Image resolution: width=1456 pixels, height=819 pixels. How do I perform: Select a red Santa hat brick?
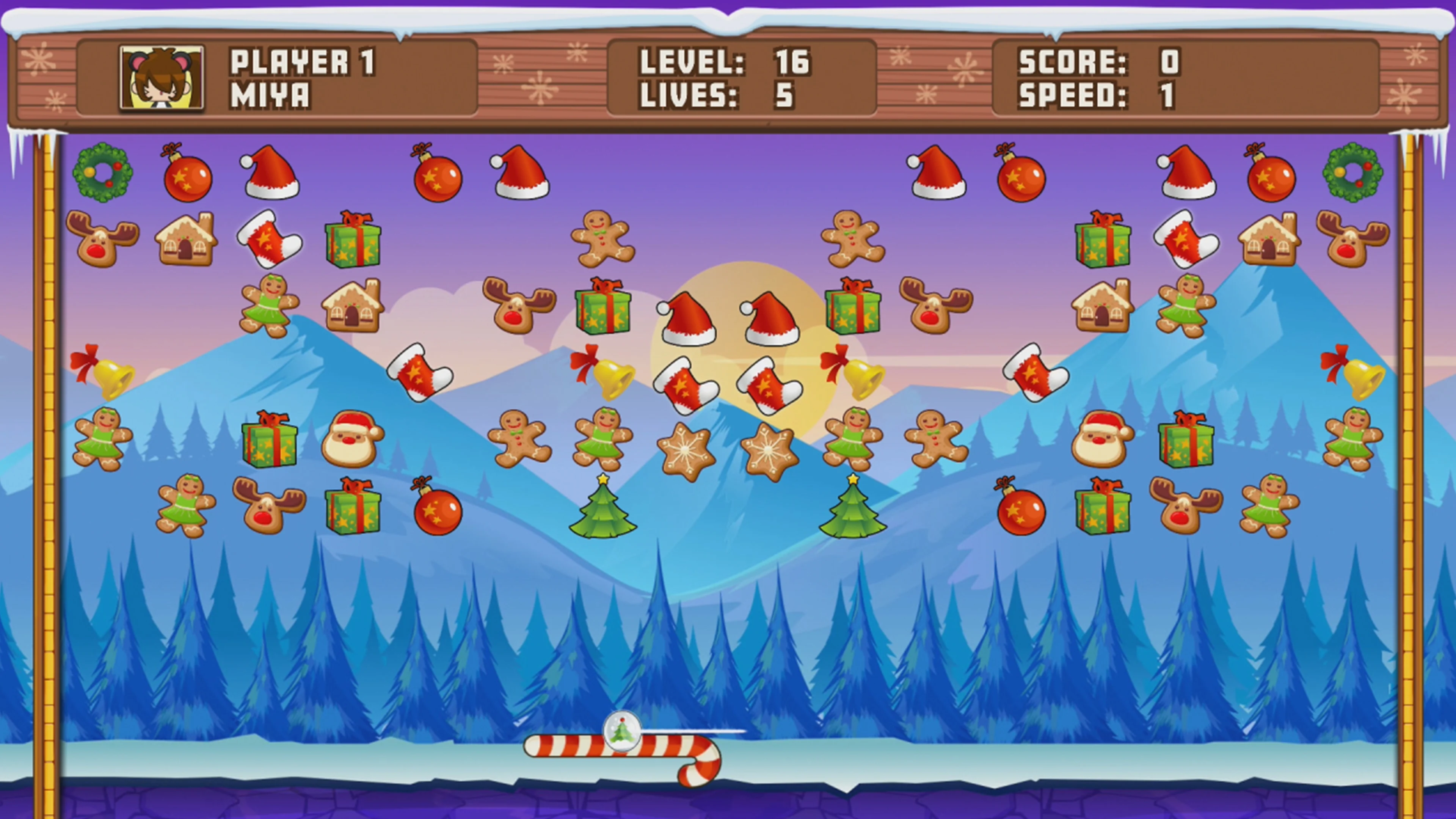tap(521, 175)
